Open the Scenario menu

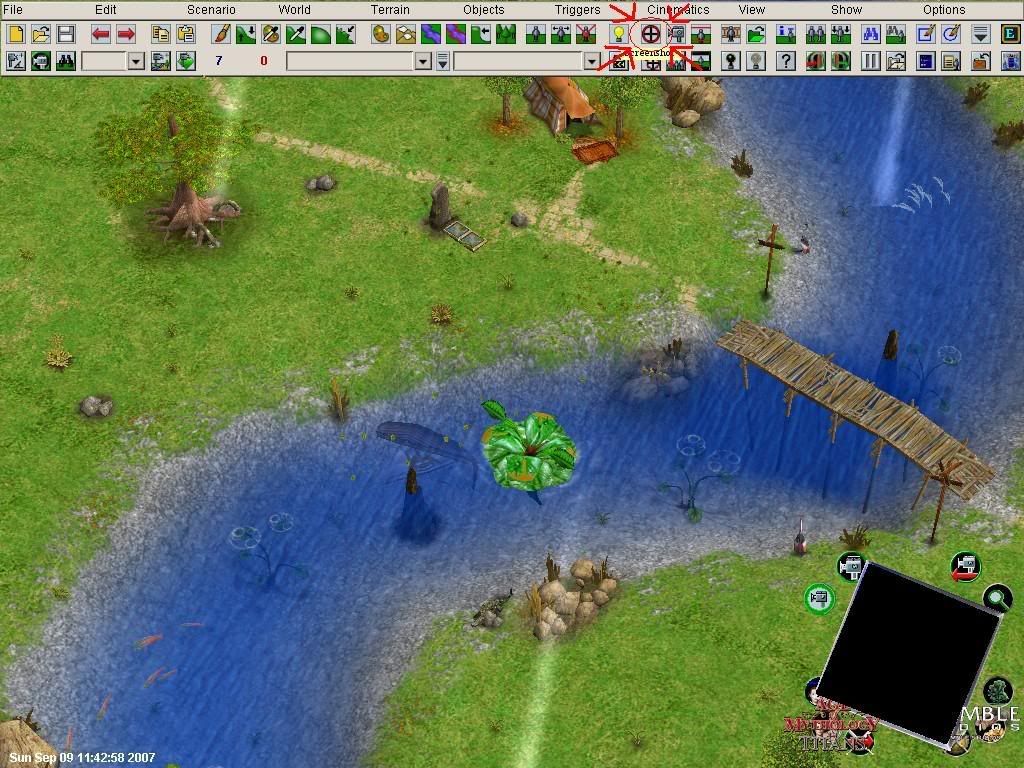point(211,10)
